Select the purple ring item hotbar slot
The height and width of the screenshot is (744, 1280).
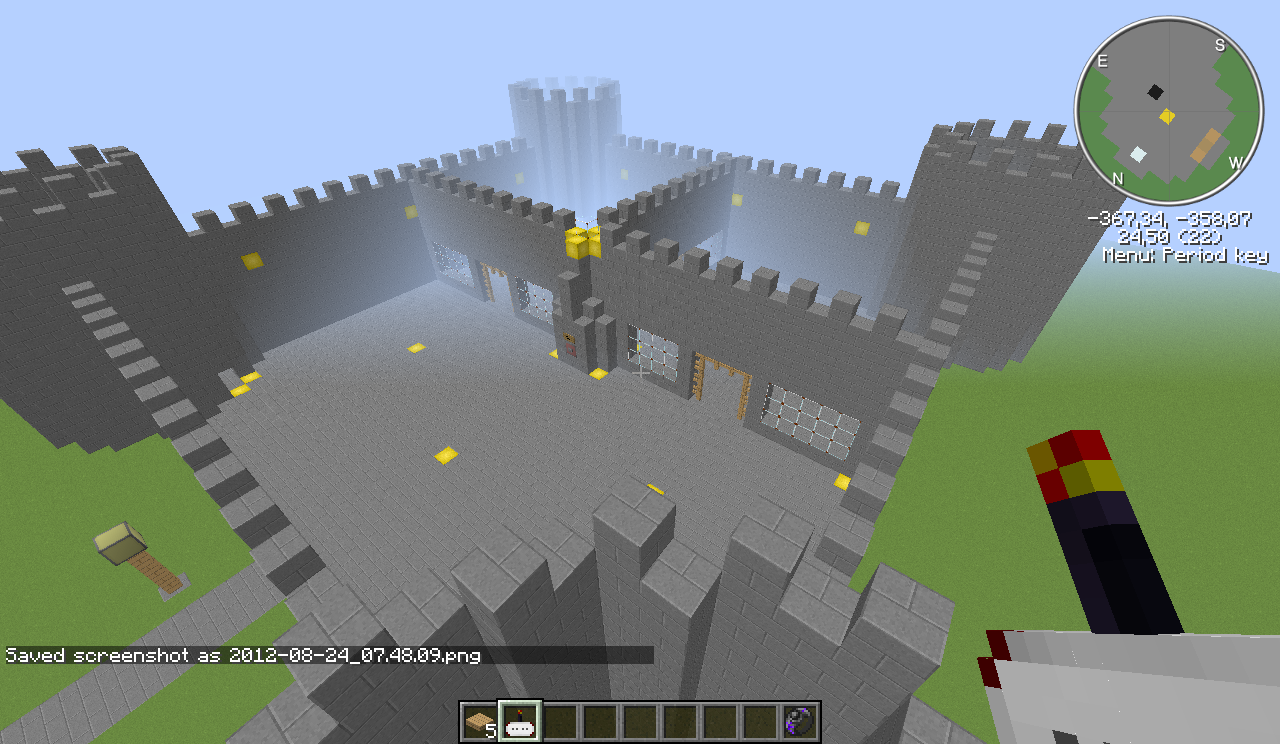(x=800, y=721)
